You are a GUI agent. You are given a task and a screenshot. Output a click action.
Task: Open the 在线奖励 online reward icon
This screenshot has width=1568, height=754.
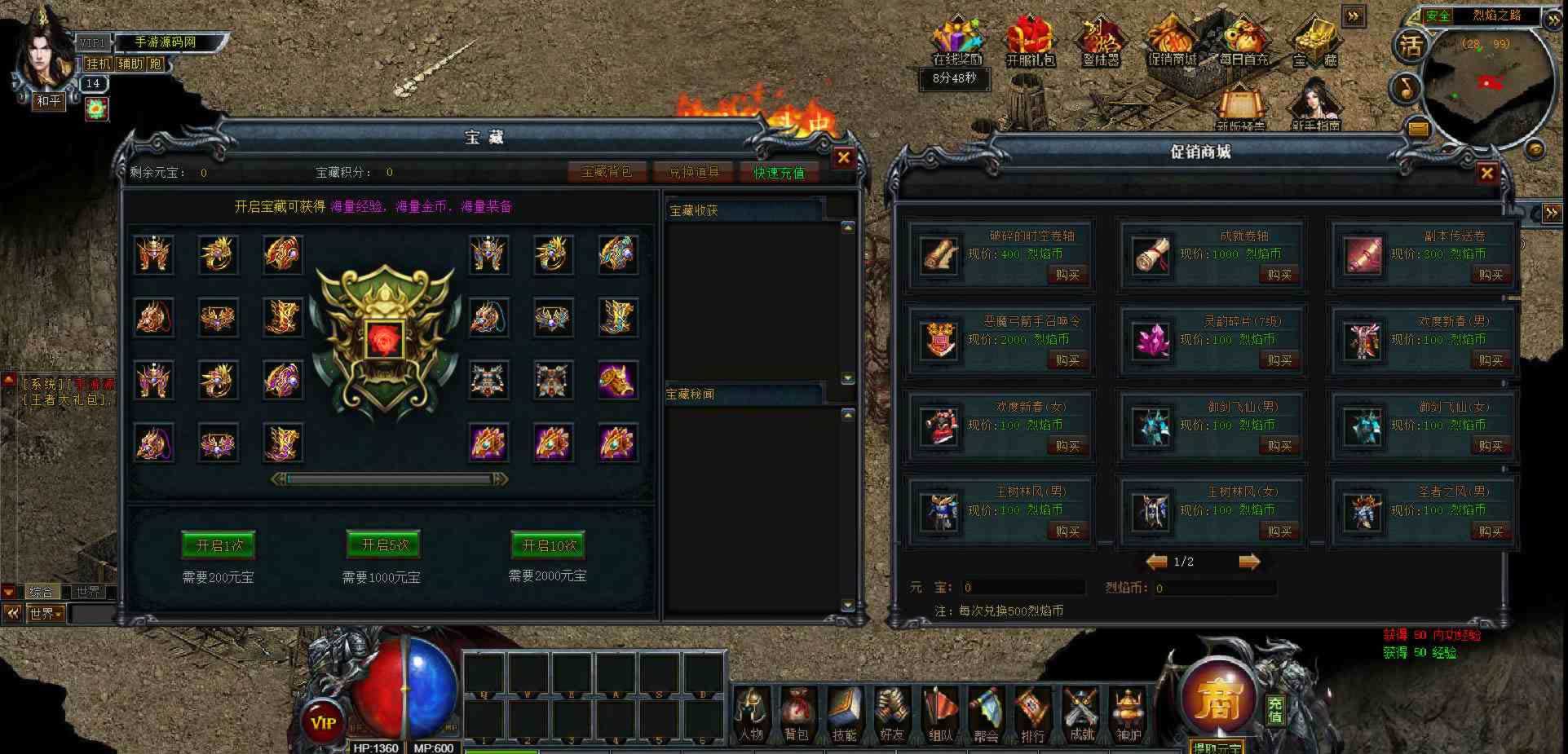click(x=958, y=43)
